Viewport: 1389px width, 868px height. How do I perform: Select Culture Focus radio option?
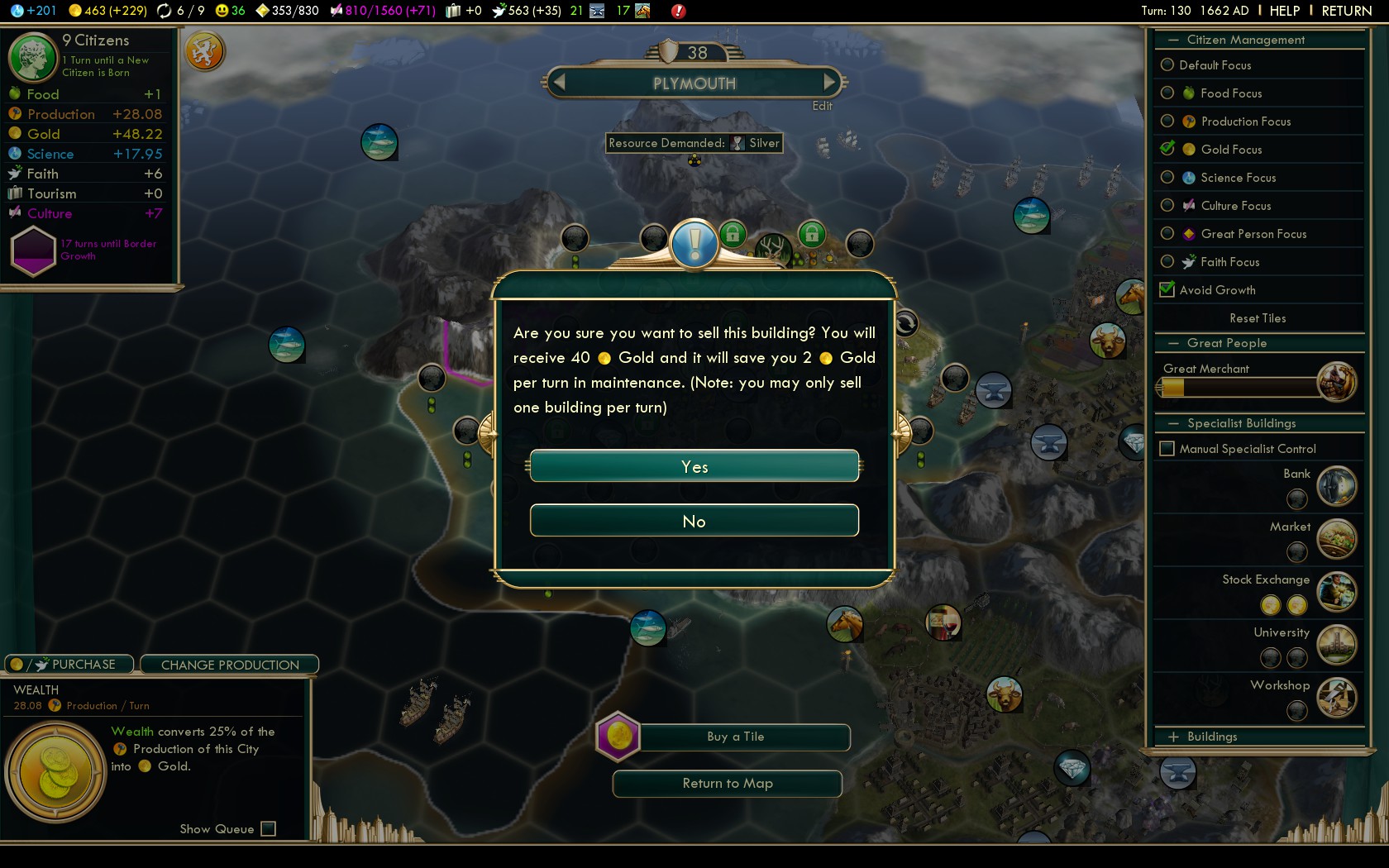coord(1167,205)
